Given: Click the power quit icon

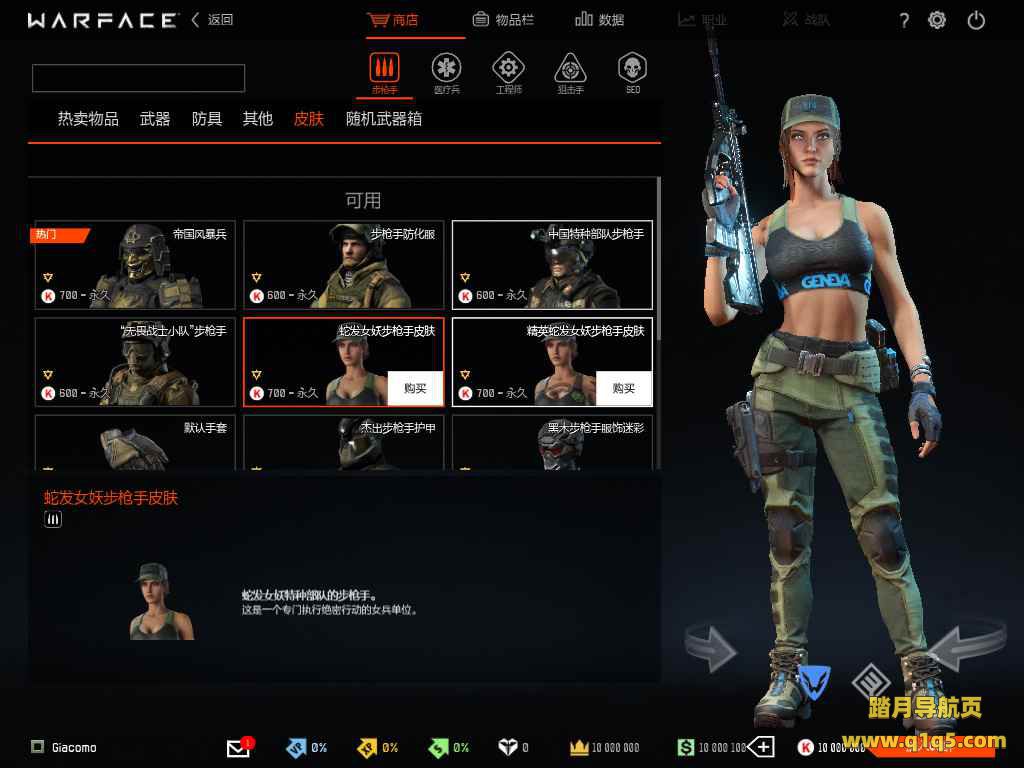Looking at the screenshot, I should tap(976, 20).
